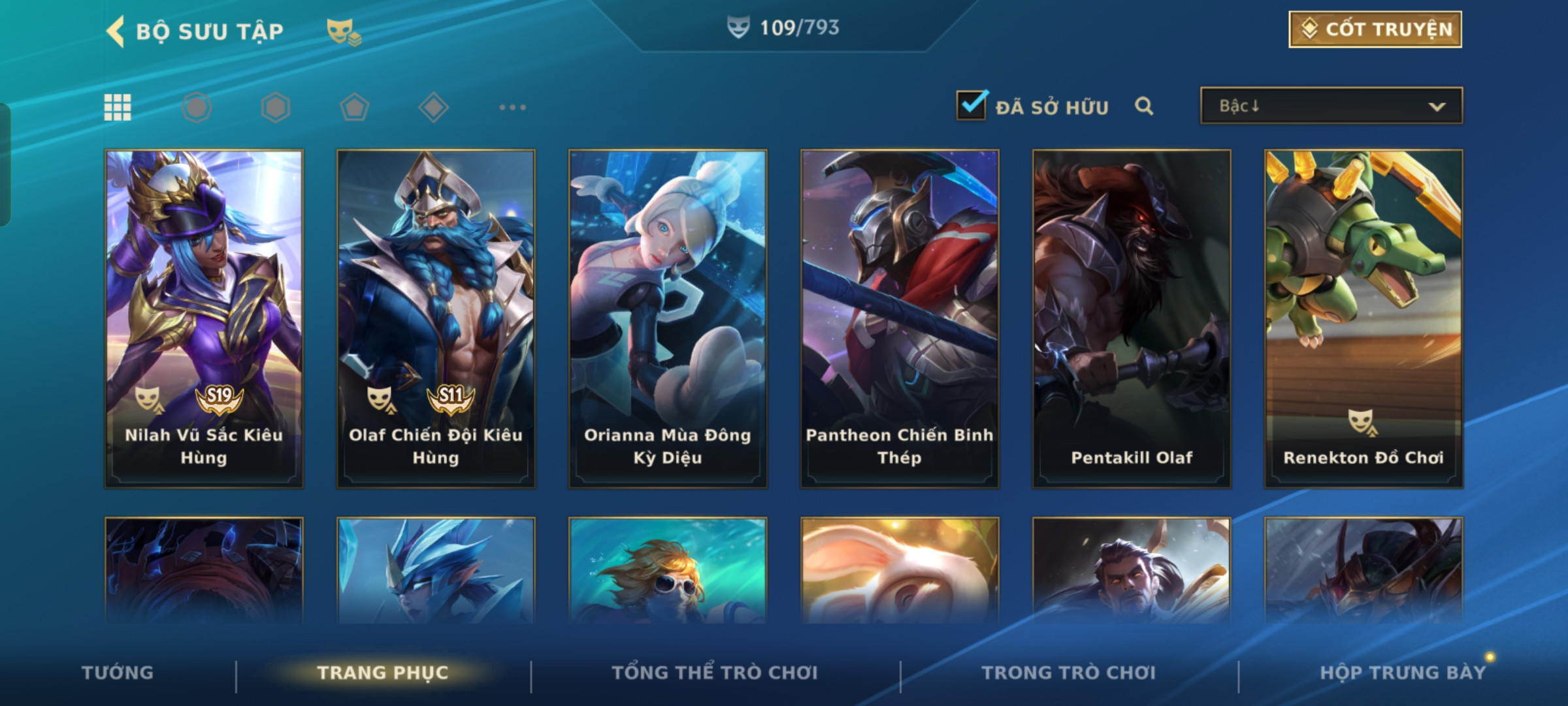The height and width of the screenshot is (706, 1568).
Task: Choose the diamond rarity filter
Action: [434, 107]
